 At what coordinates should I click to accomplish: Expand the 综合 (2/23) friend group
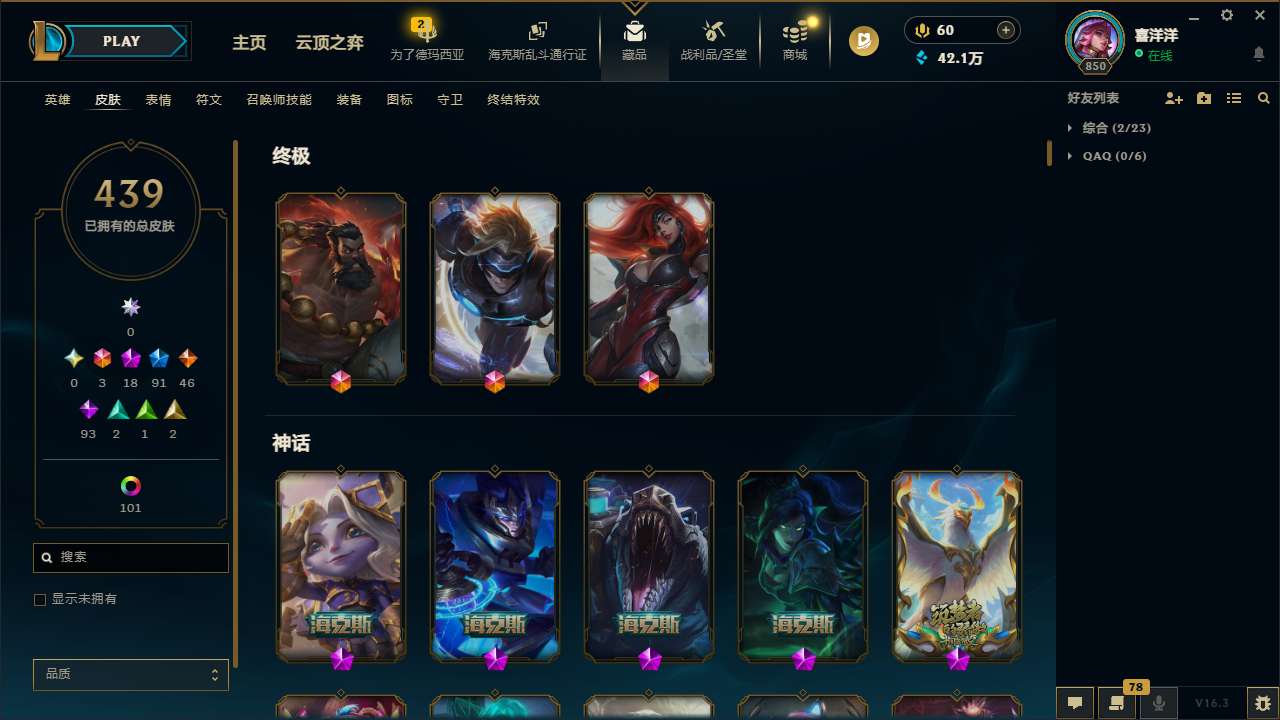1116,128
